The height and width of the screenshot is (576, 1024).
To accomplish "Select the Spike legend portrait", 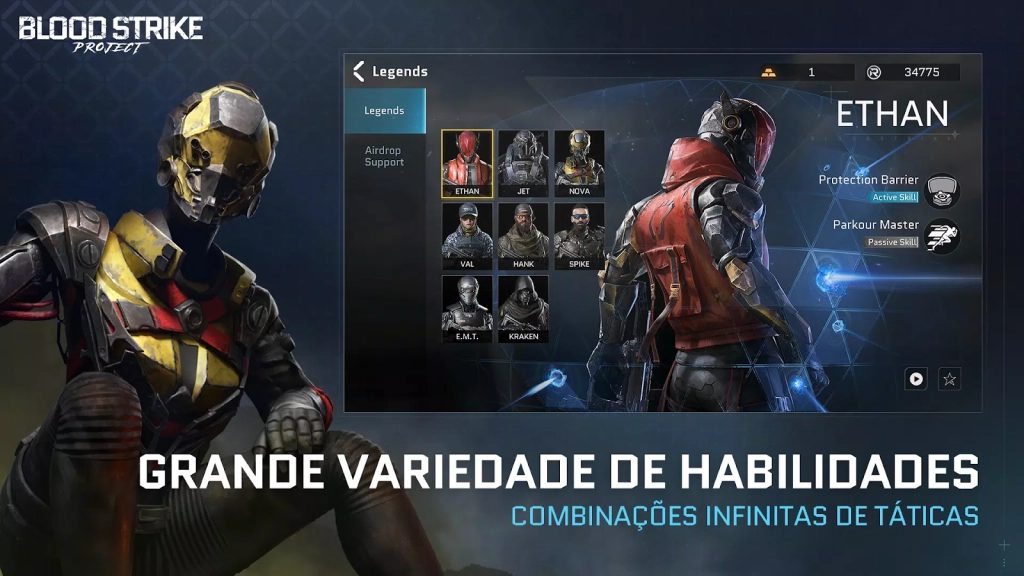I will (579, 236).
